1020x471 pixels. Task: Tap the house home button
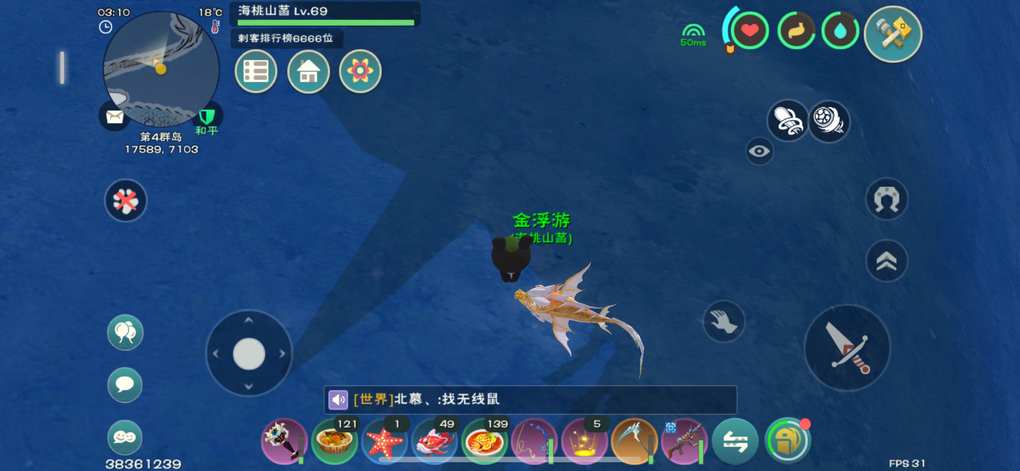tap(308, 71)
